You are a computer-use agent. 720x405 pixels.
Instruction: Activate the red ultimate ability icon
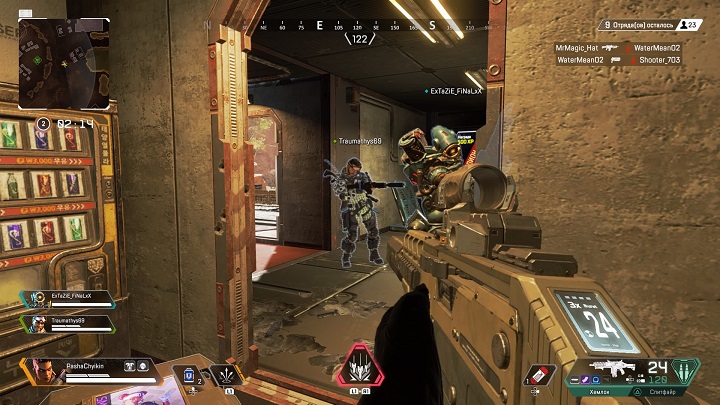[360, 369]
